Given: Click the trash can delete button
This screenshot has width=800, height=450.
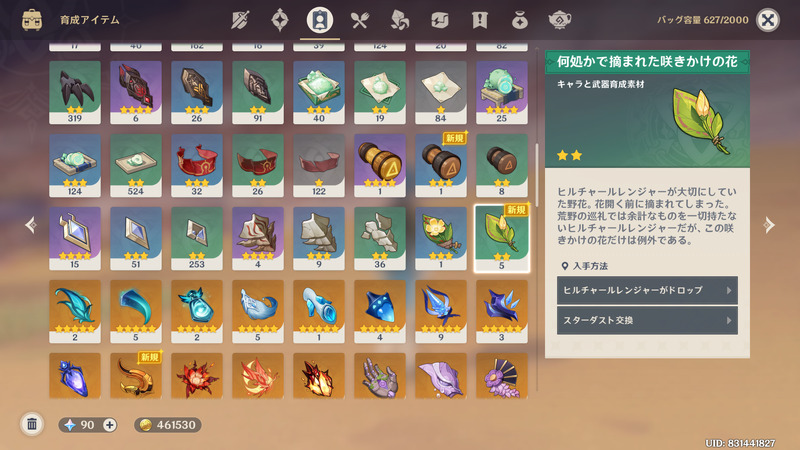Looking at the screenshot, I should tap(32, 424).
